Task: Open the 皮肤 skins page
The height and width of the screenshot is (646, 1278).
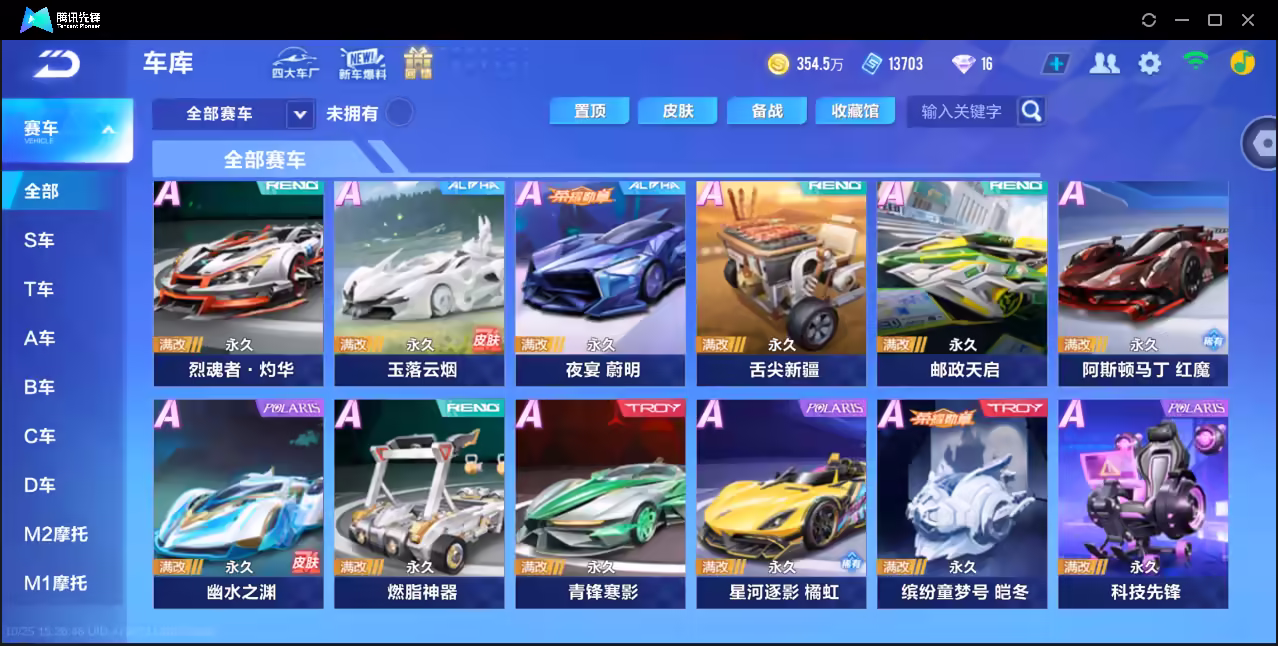Action: (x=678, y=111)
